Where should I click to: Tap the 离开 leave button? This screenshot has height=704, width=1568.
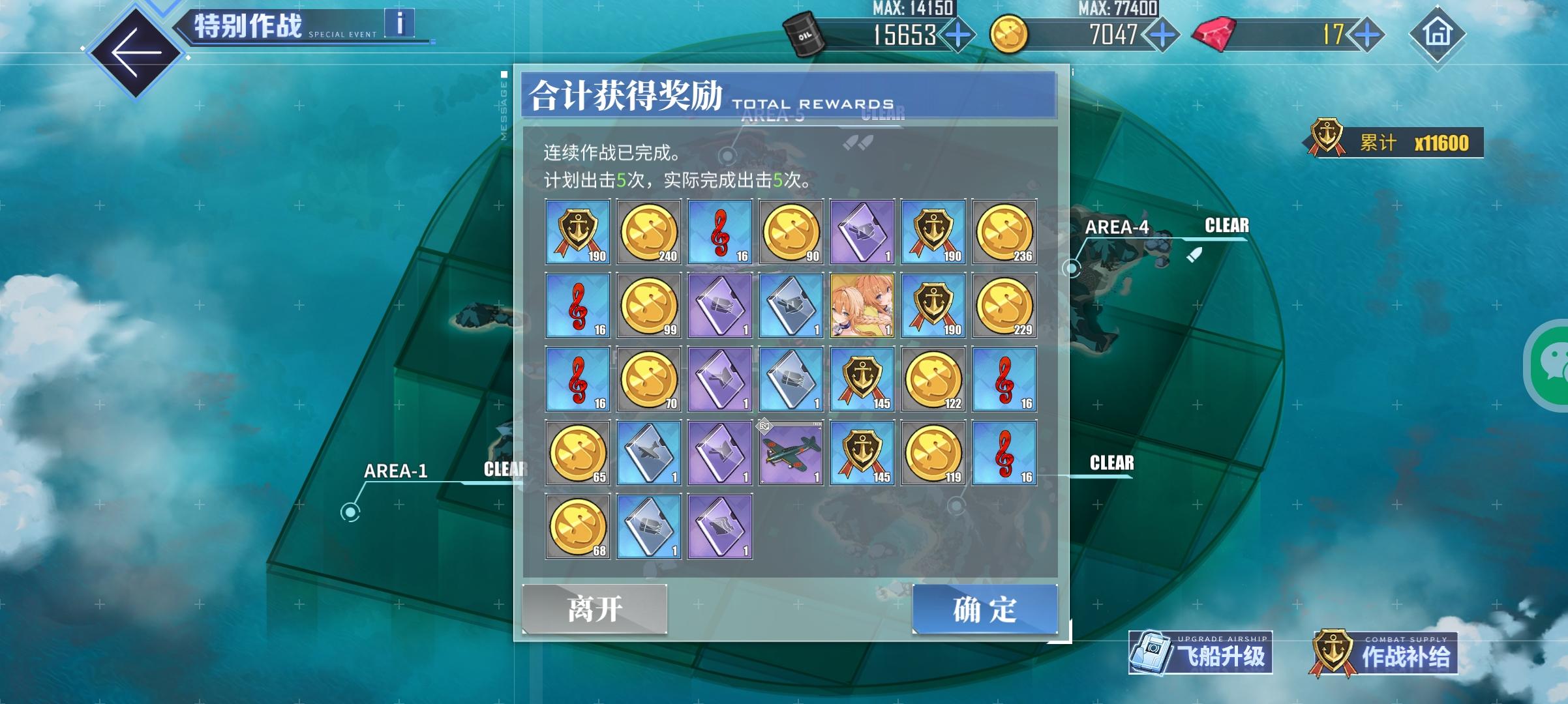point(594,607)
